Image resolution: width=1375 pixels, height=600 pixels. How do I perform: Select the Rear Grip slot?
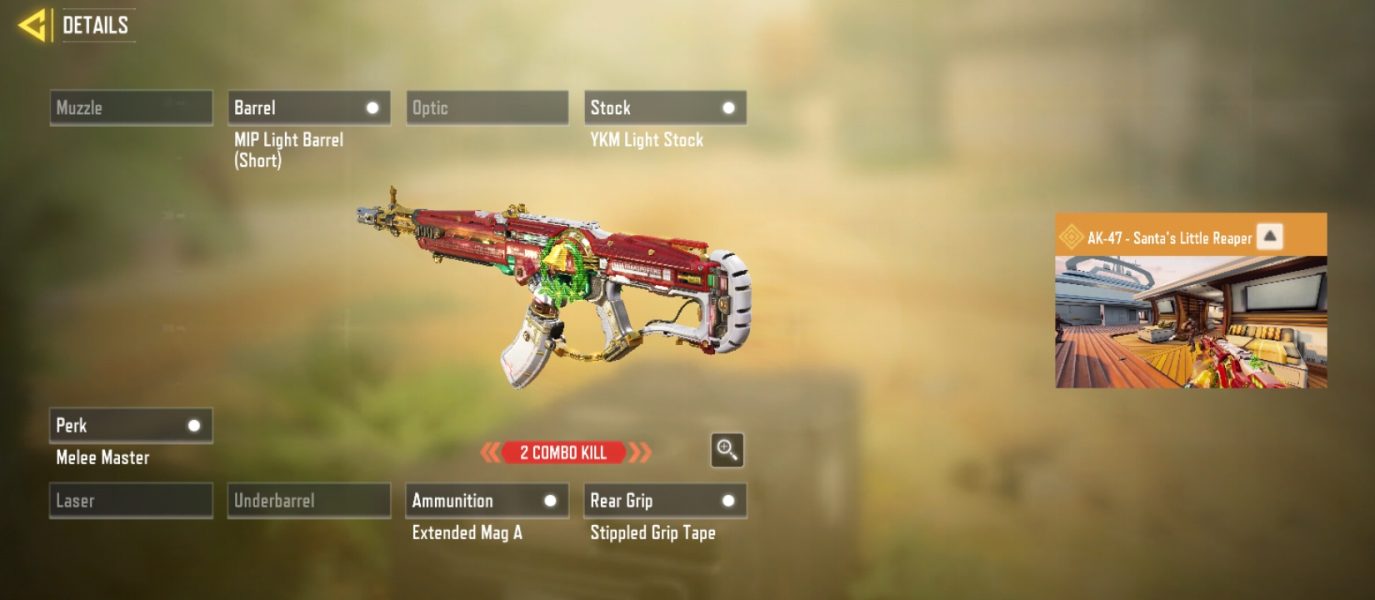click(x=665, y=501)
